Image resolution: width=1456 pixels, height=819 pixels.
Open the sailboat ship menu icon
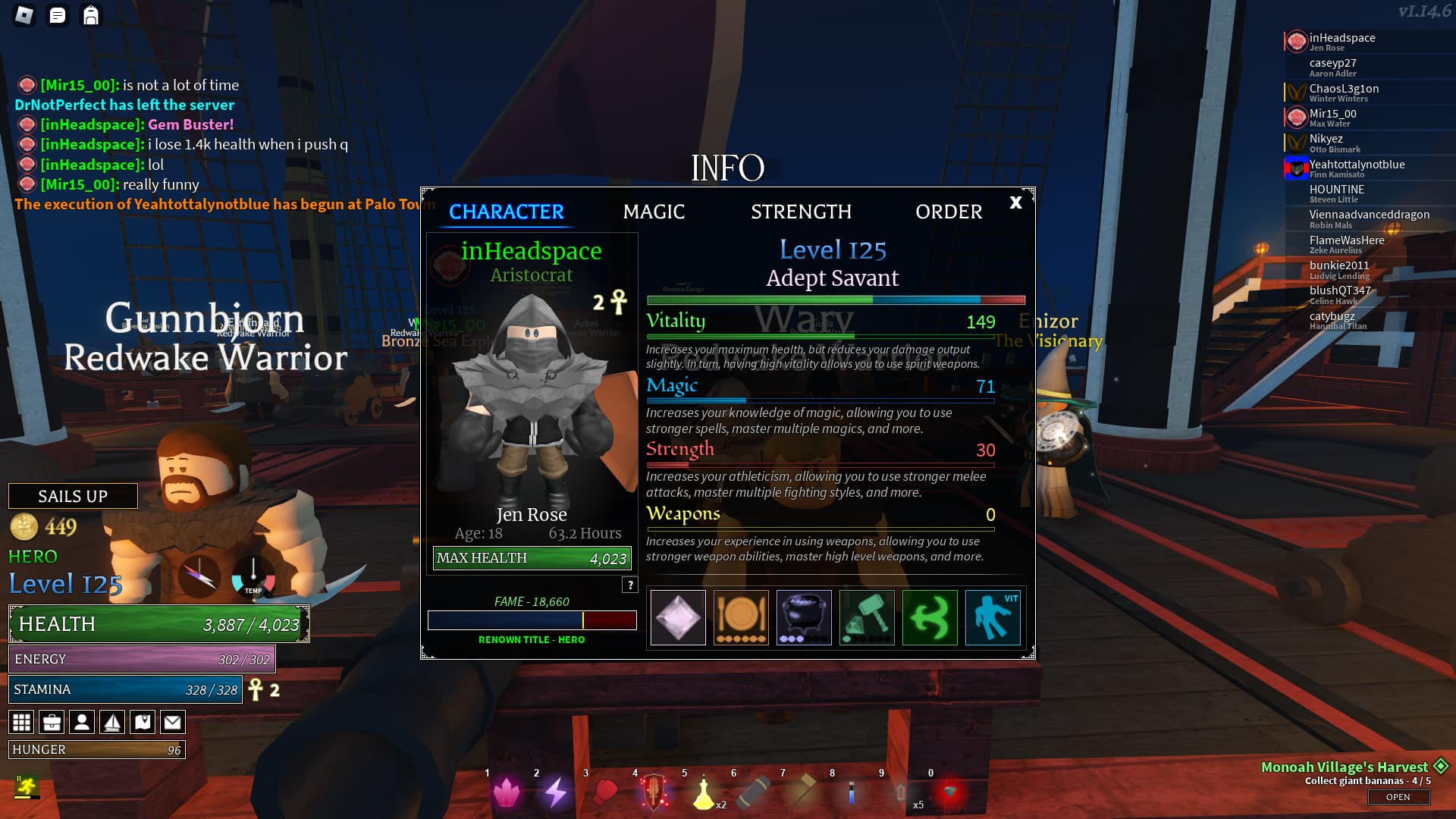[x=112, y=722]
